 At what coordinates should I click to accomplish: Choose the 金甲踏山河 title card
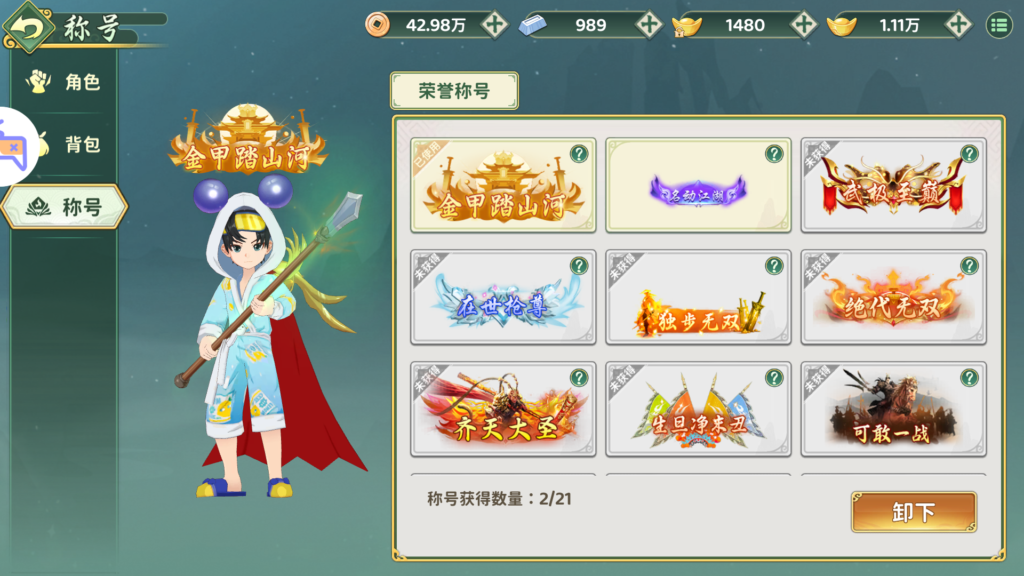[503, 185]
